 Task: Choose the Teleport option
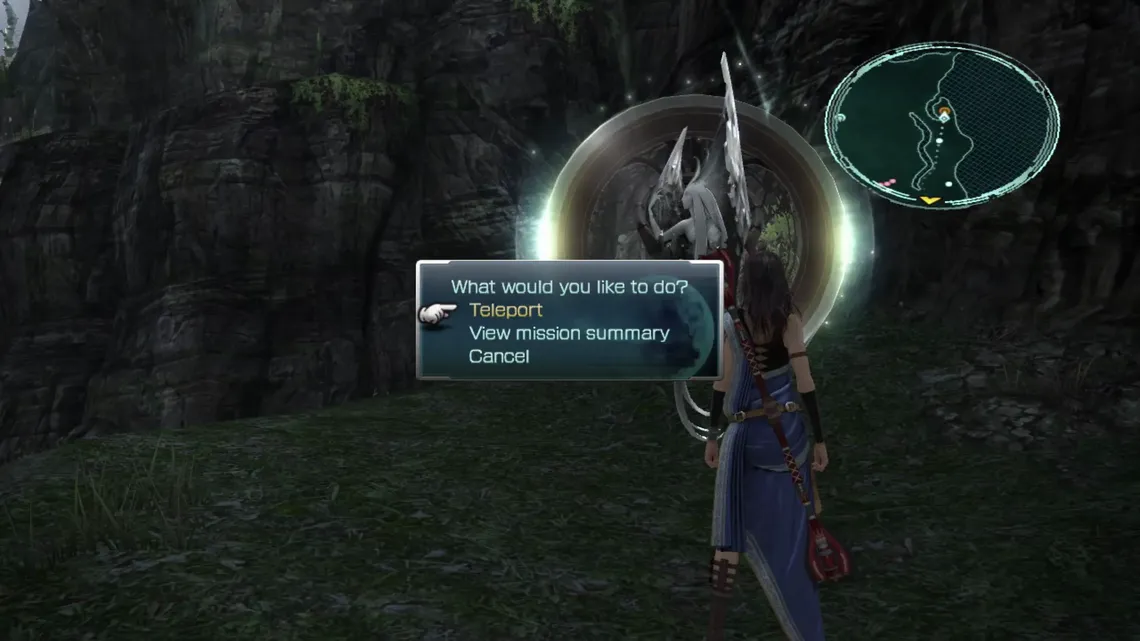[505, 311]
